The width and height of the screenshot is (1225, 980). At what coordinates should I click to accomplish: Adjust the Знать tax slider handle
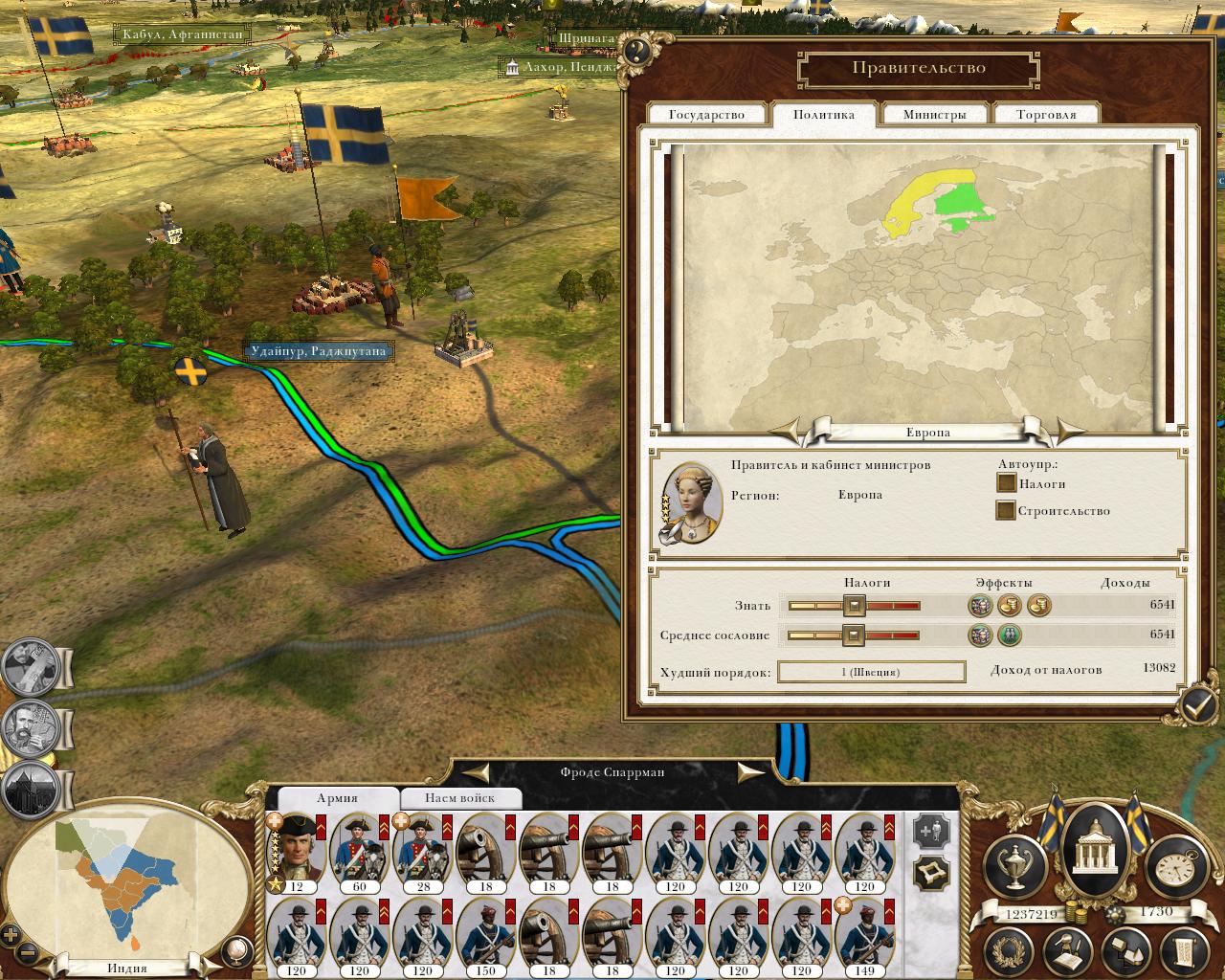tap(854, 605)
